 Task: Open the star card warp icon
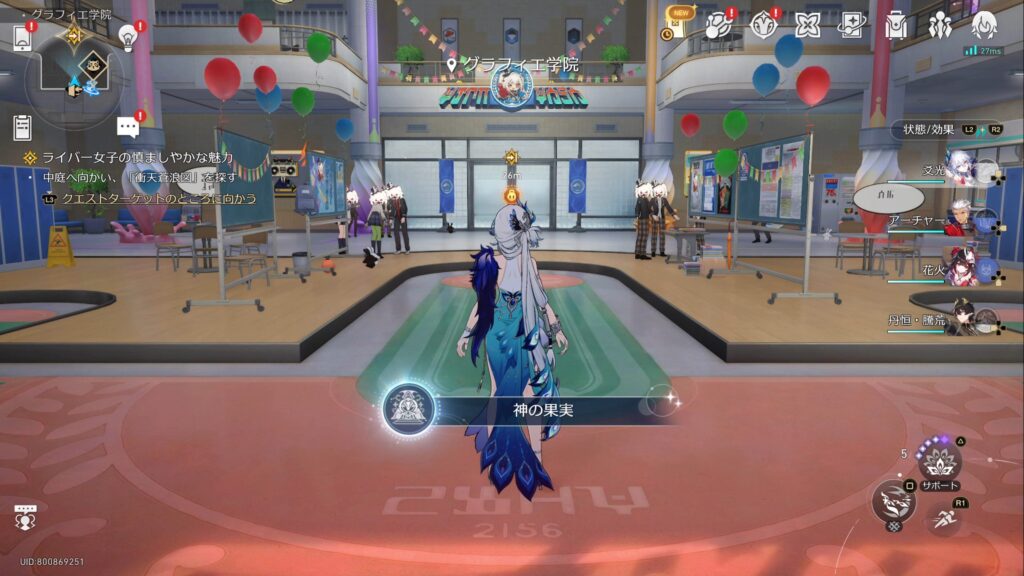coord(852,25)
